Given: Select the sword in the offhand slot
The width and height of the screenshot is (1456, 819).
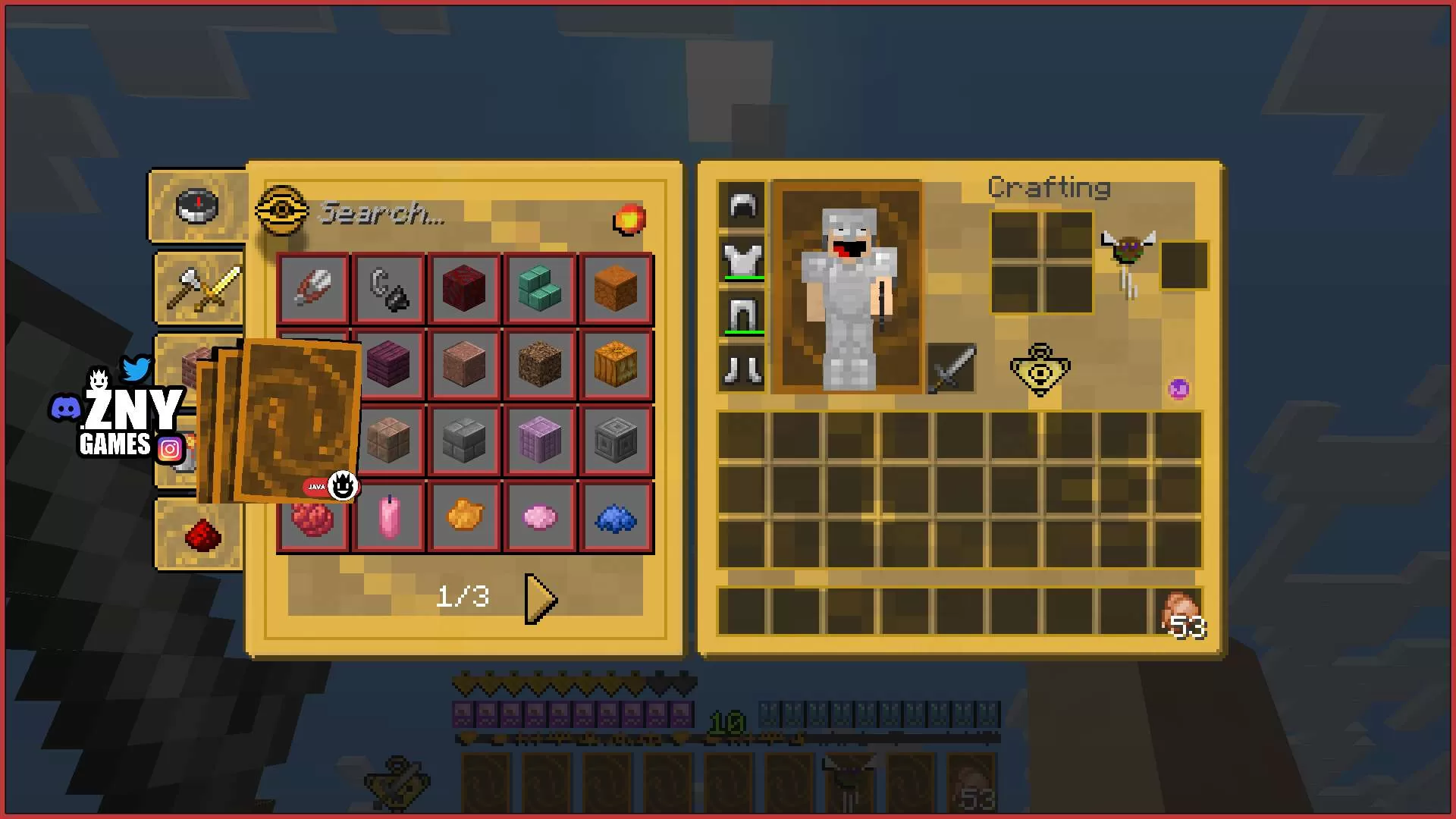Looking at the screenshot, I should point(952,369).
